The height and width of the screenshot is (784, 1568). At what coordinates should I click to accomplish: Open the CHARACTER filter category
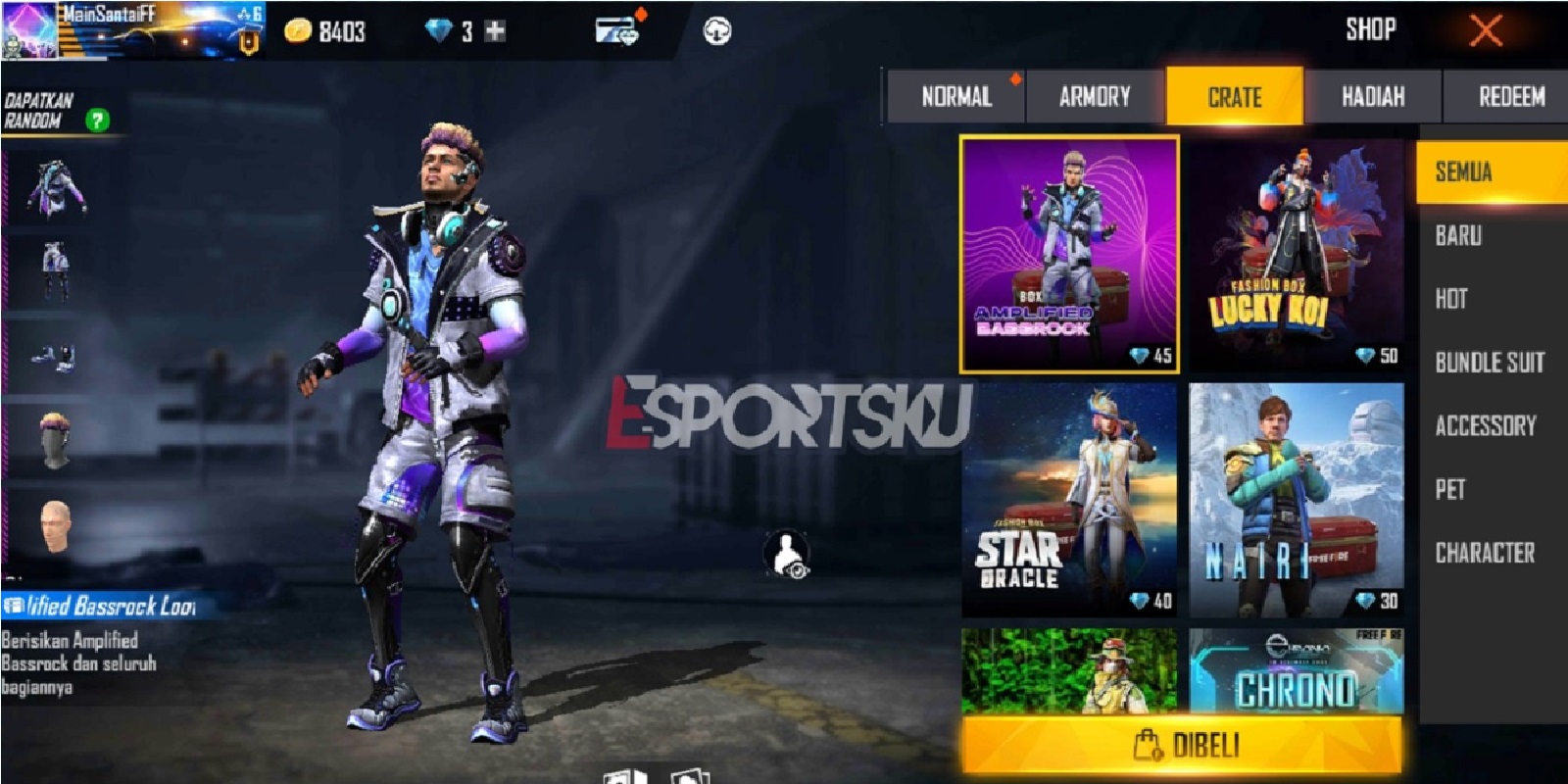point(1491,552)
